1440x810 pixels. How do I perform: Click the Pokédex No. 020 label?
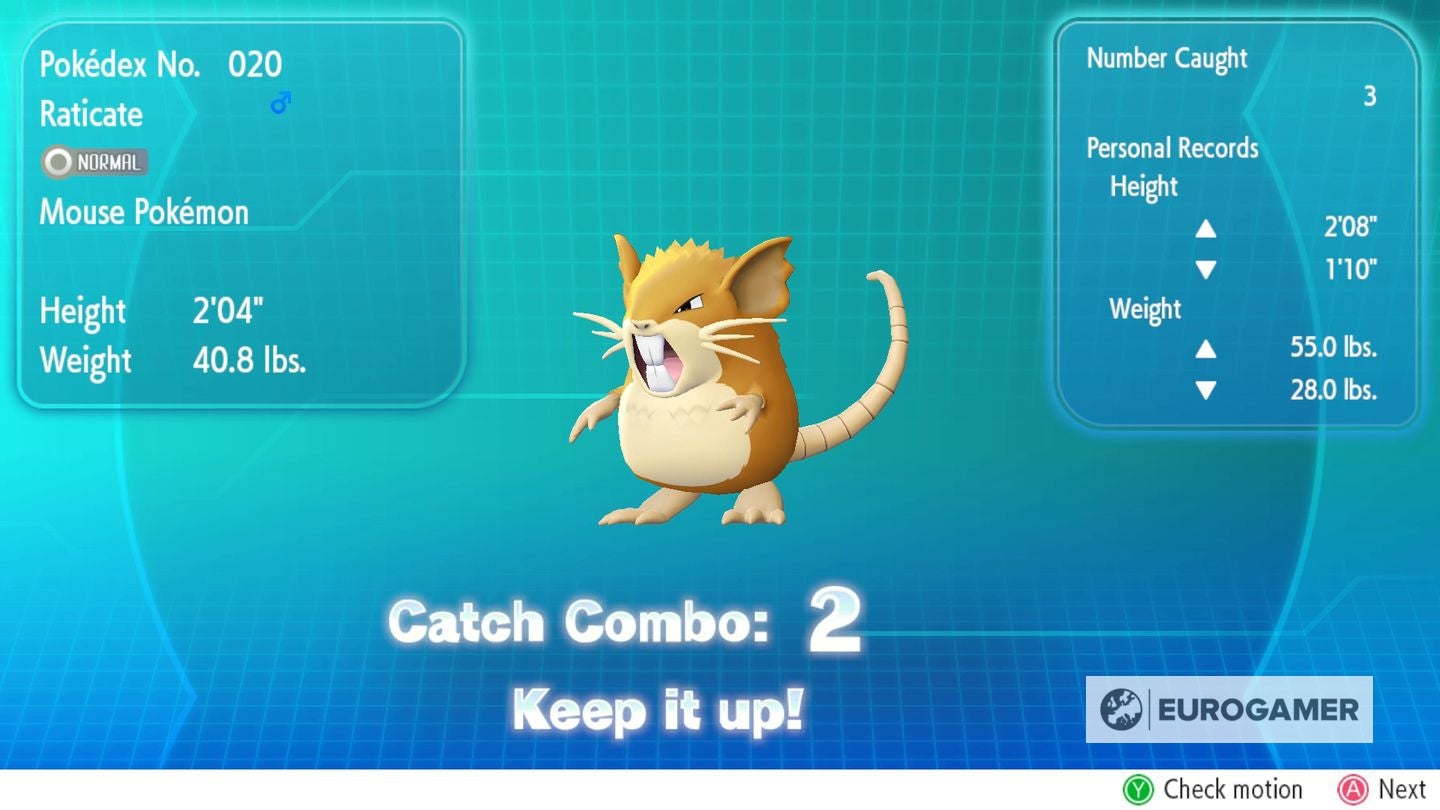coord(160,64)
